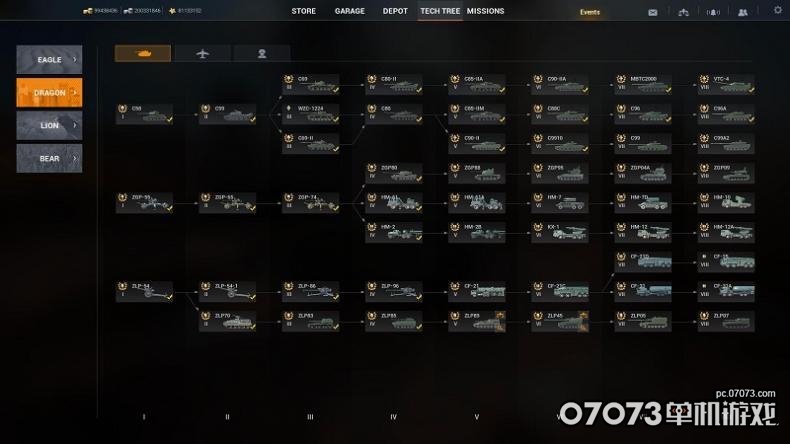Choose the WZC-1224 tier III tank
The image size is (790, 444).
310,114
